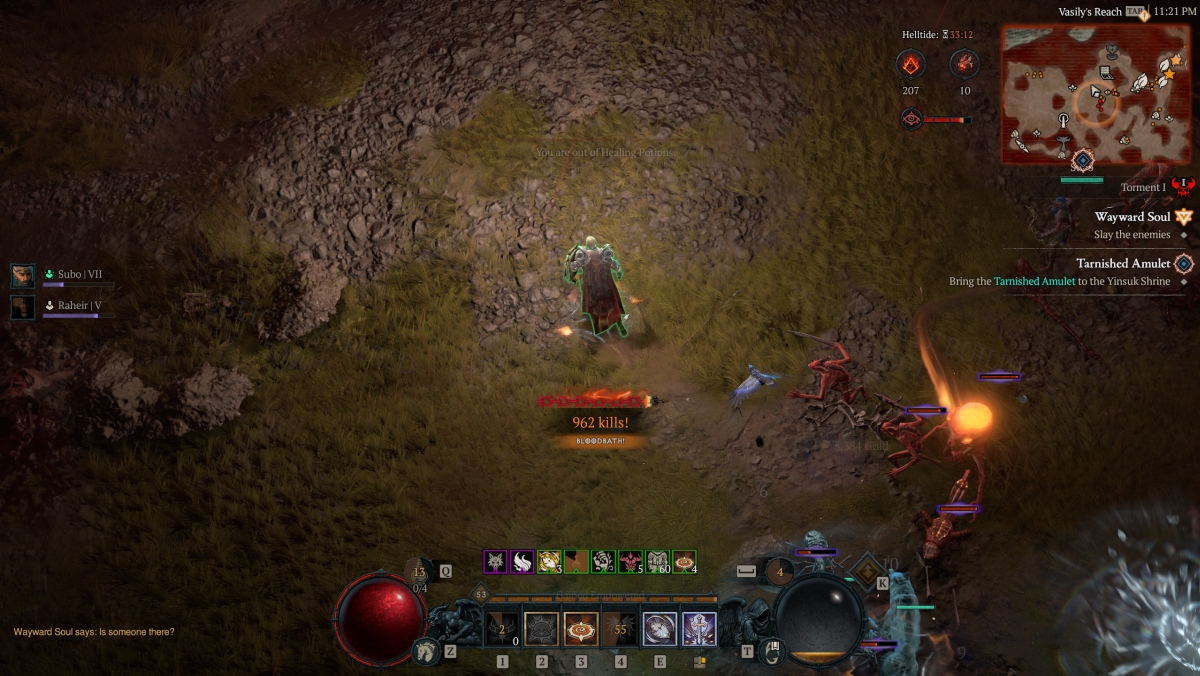Click the Torment I difficulty skull icon

click(1184, 187)
